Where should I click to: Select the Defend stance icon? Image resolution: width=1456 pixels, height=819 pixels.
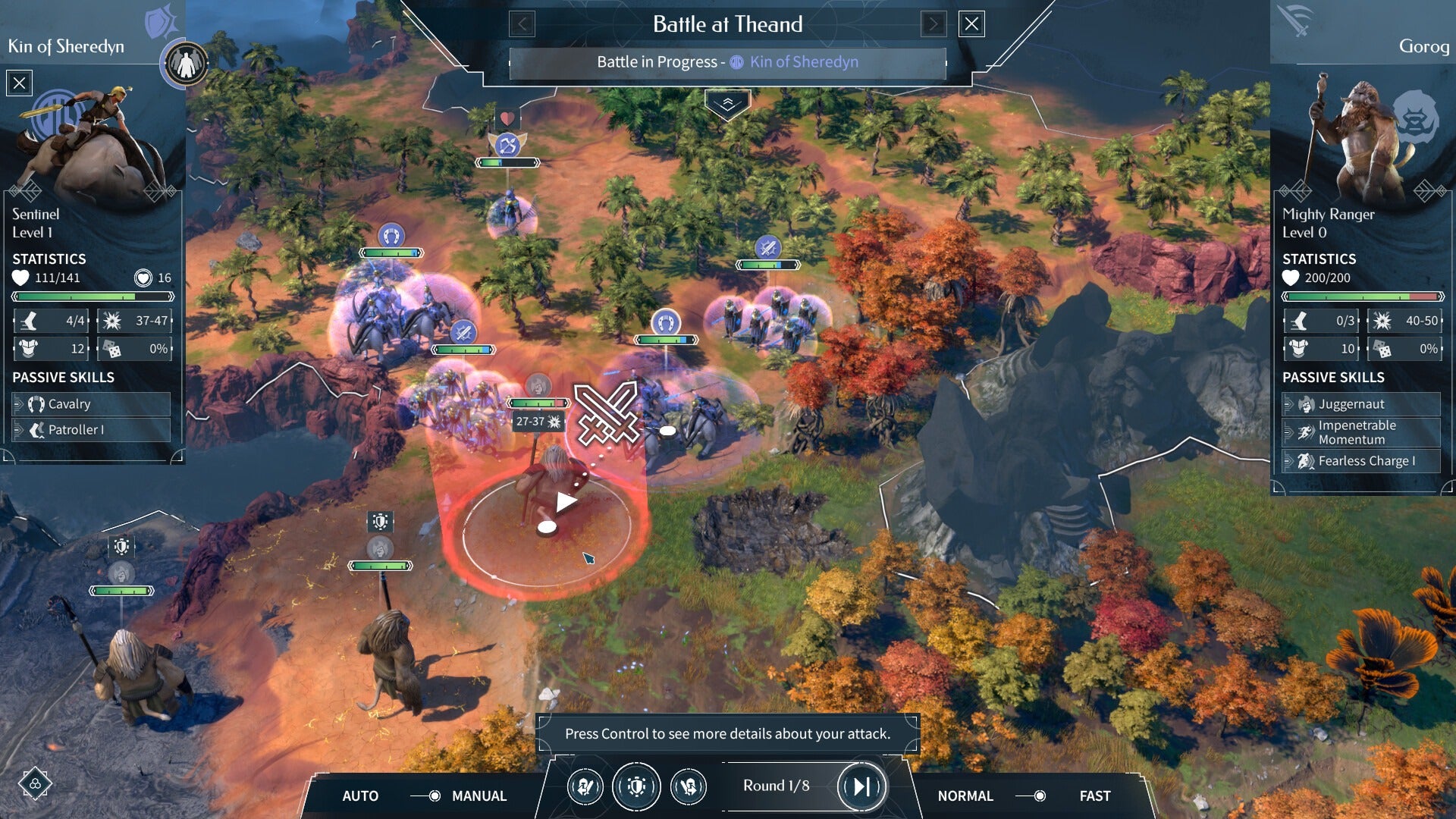point(637,786)
